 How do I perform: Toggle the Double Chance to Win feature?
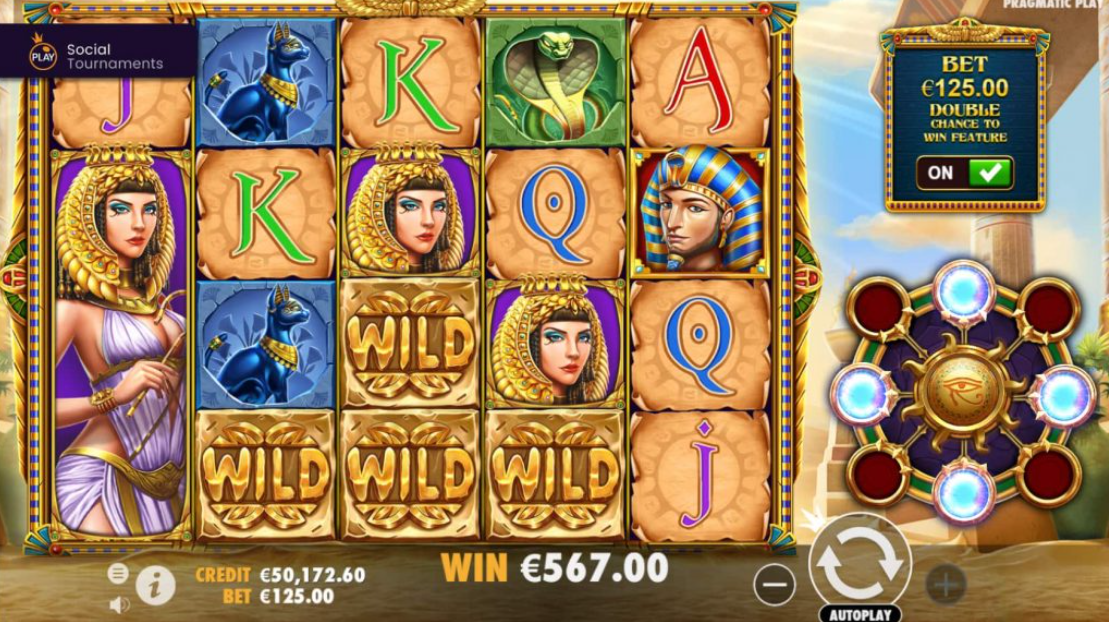click(x=964, y=172)
